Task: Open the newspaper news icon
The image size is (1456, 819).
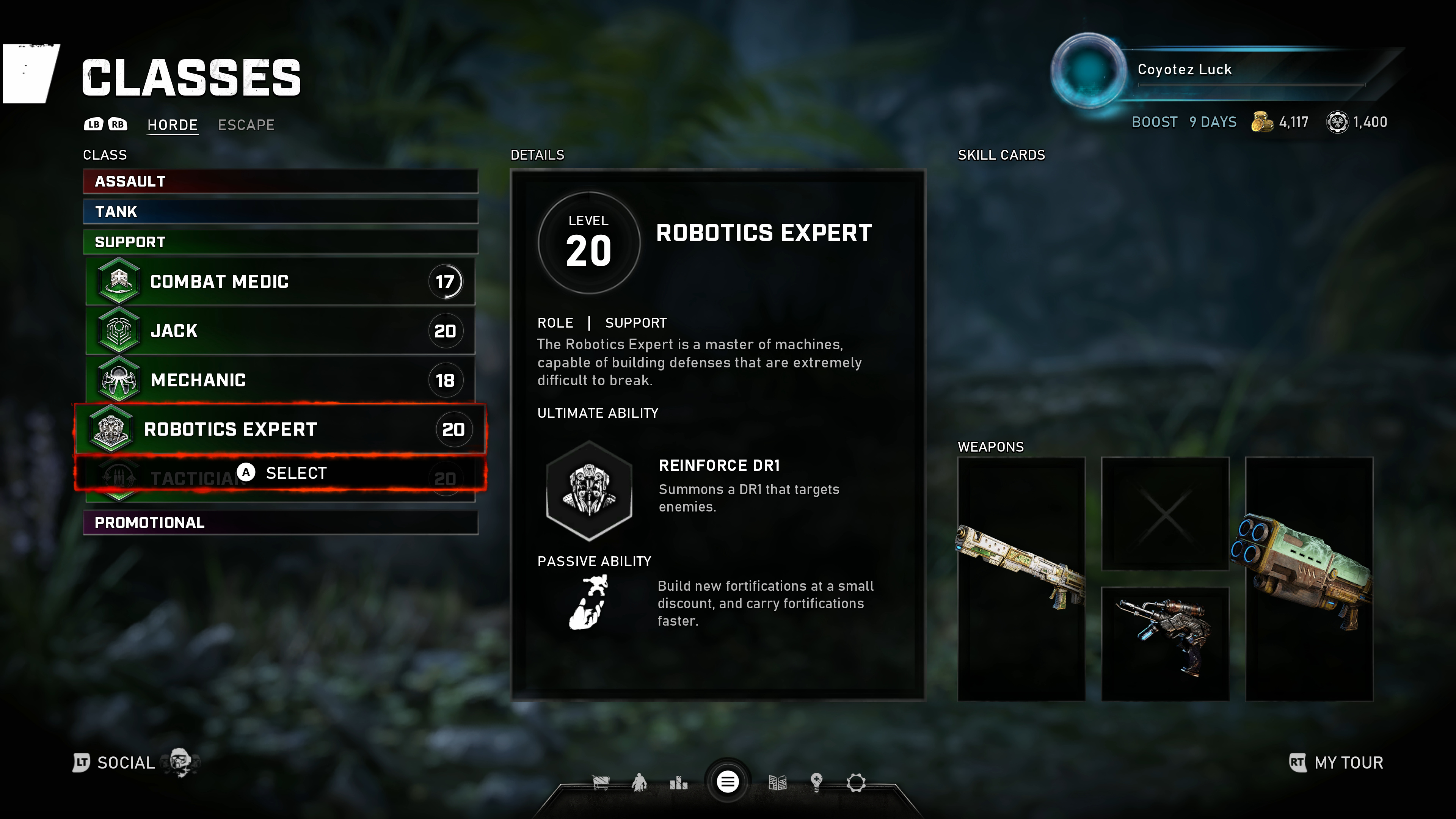Action: [778, 783]
